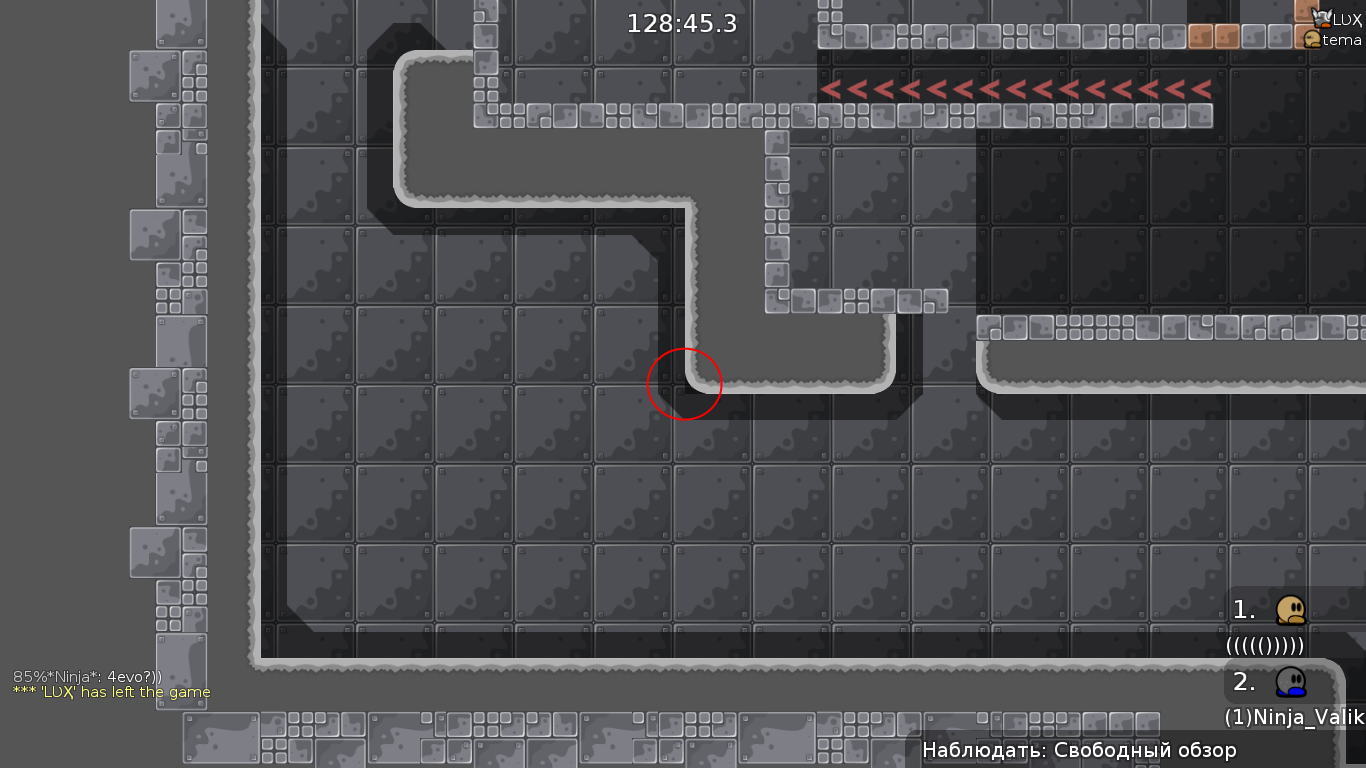The image size is (1366, 768).
Task: Click inside the red circle marker
Action: tap(685, 384)
